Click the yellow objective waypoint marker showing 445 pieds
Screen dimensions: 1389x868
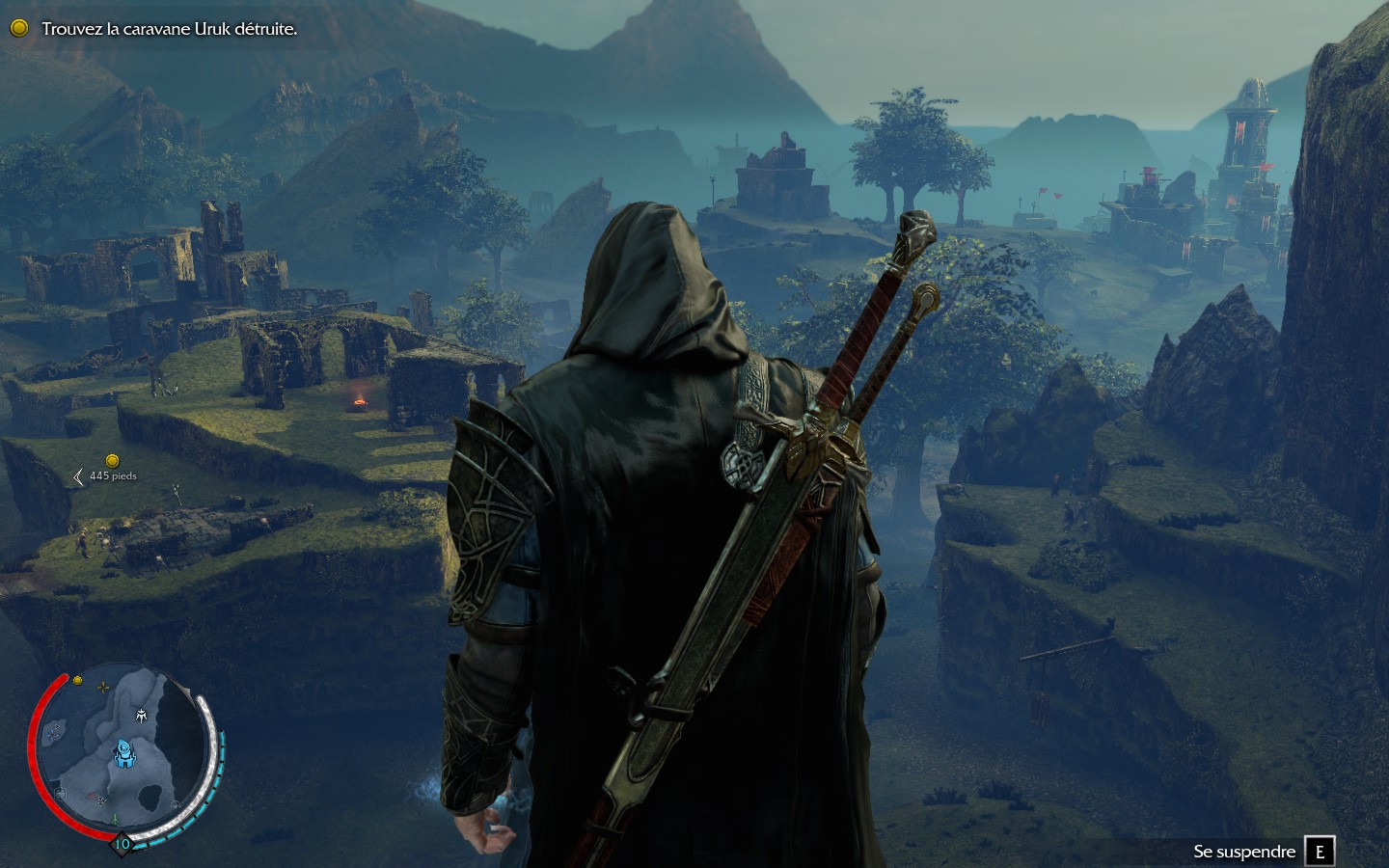(x=112, y=461)
